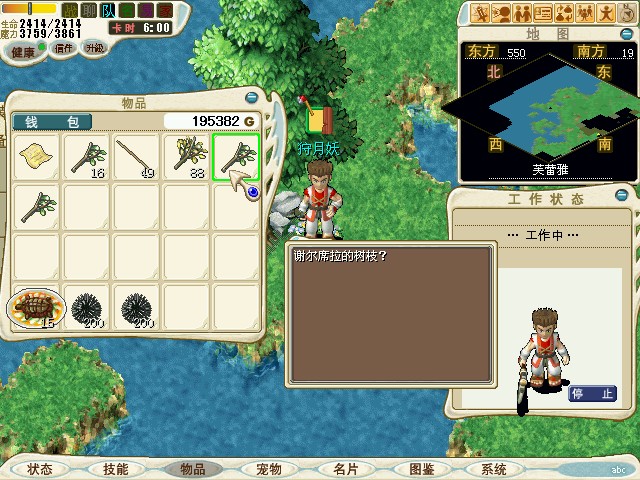Minimize the 物品 inventory panel
The image size is (640, 480).
(251, 98)
